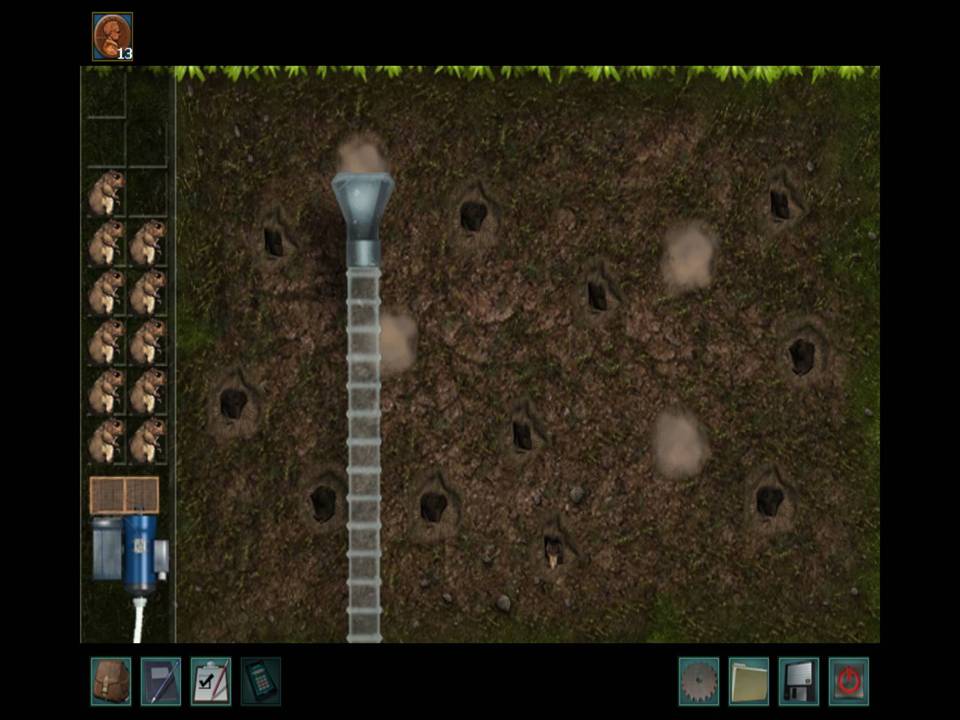
Task: Quit the game with the red power button
Action: 848,681
